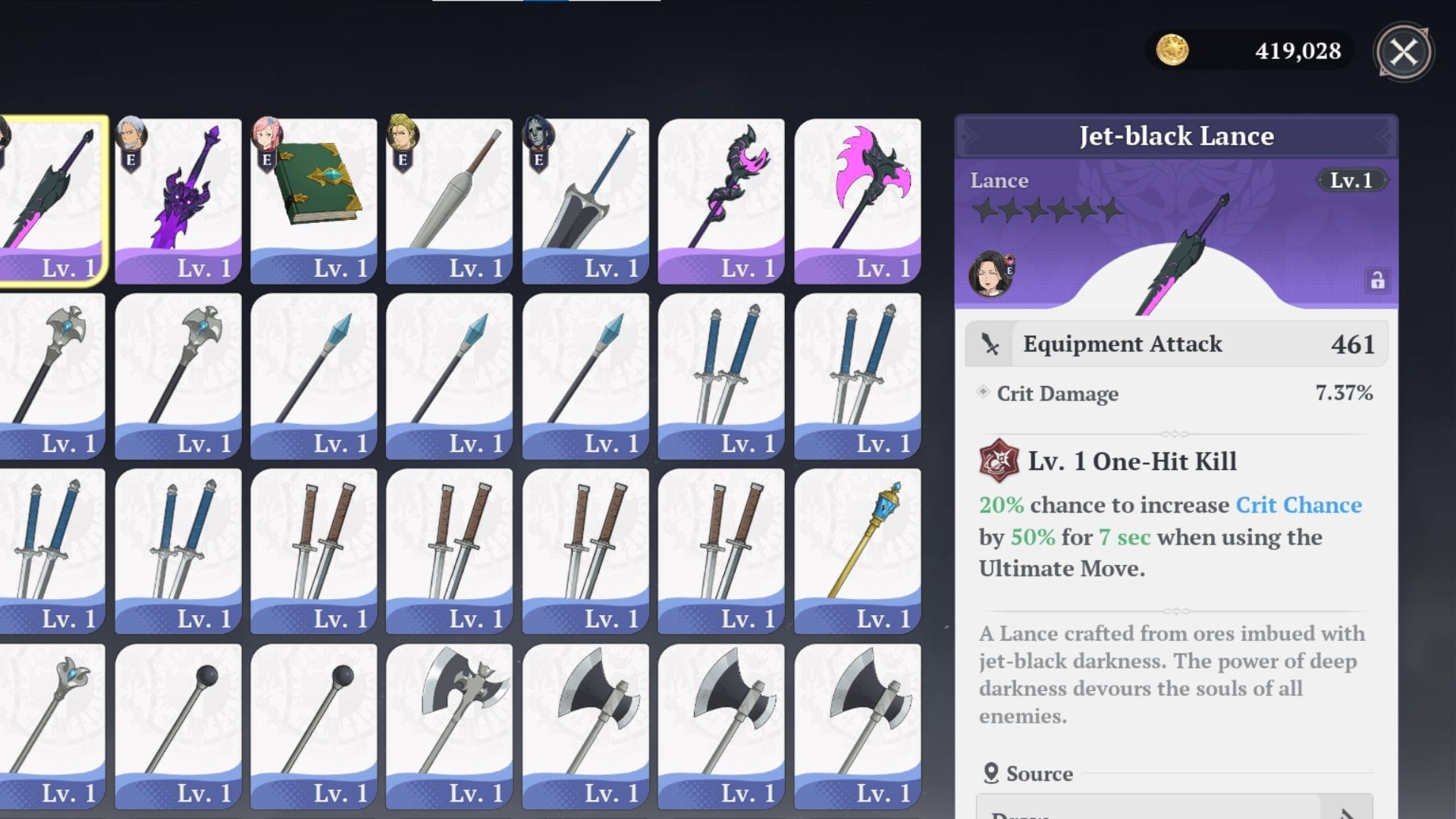Click the white-haired character badge on the demon sword

(130, 133)
